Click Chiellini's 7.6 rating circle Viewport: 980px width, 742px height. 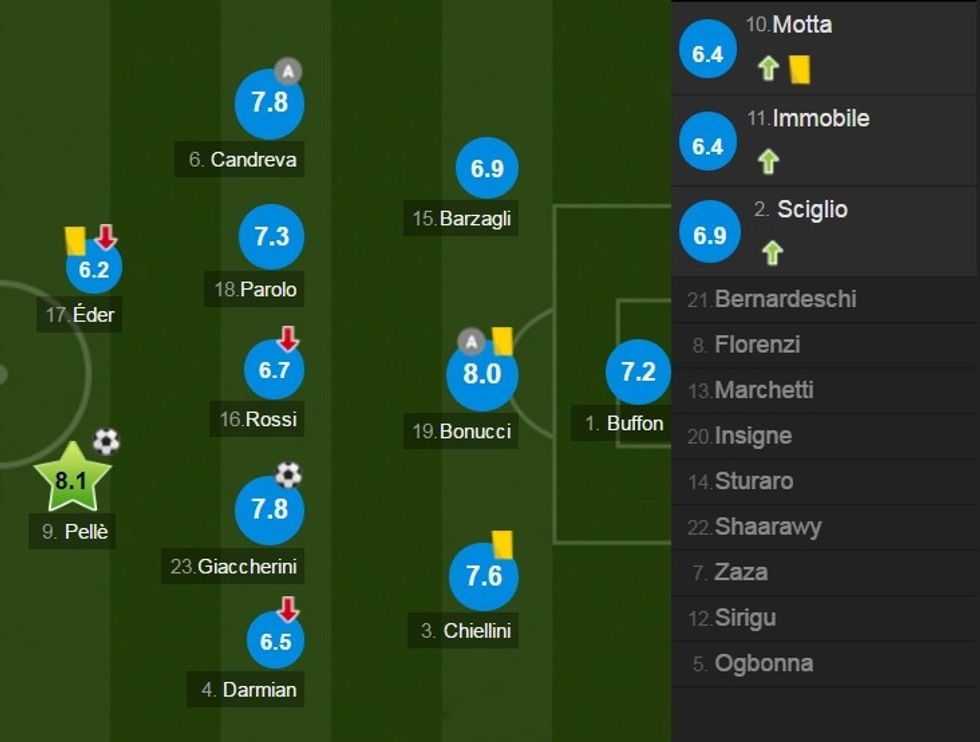pyautogui.click(x=483, y=575)
